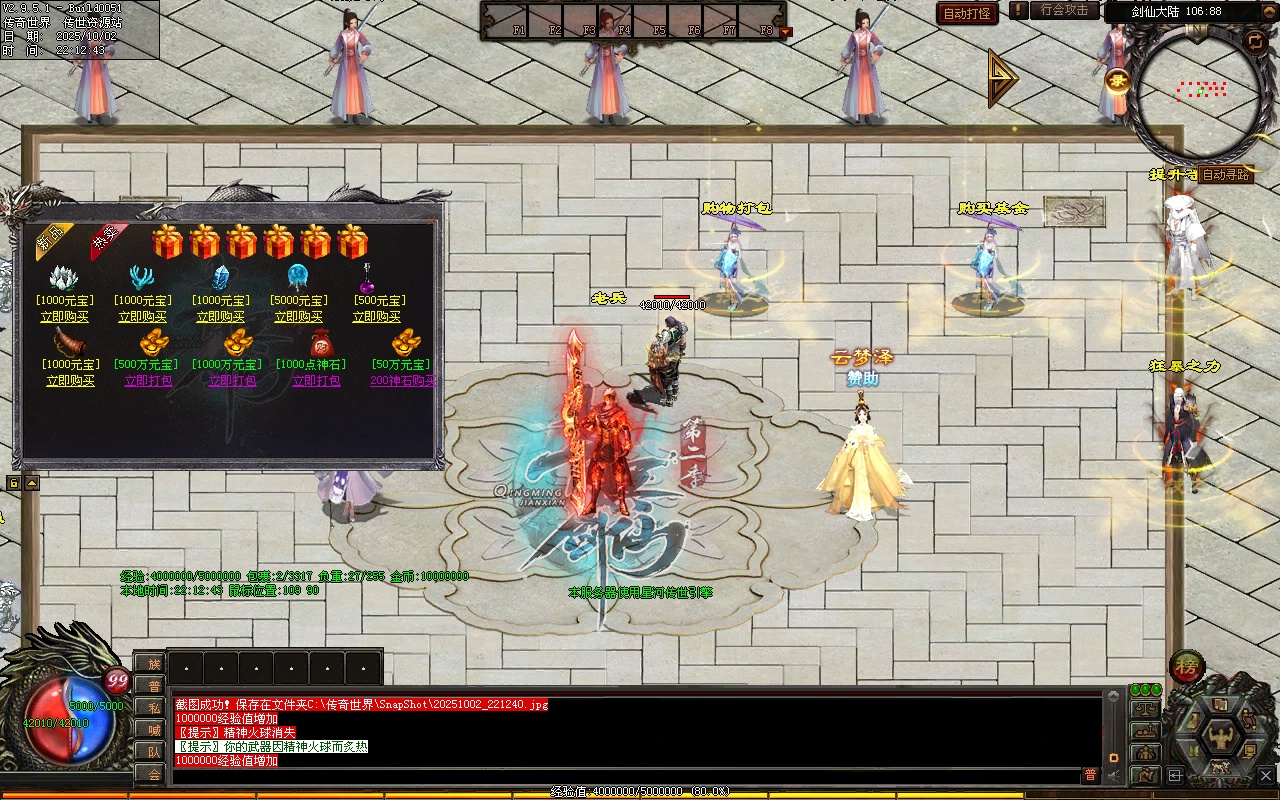The image size is (1280, 800).
Task: Click the 200神石购买 link
Action: (x=403, y=381)
